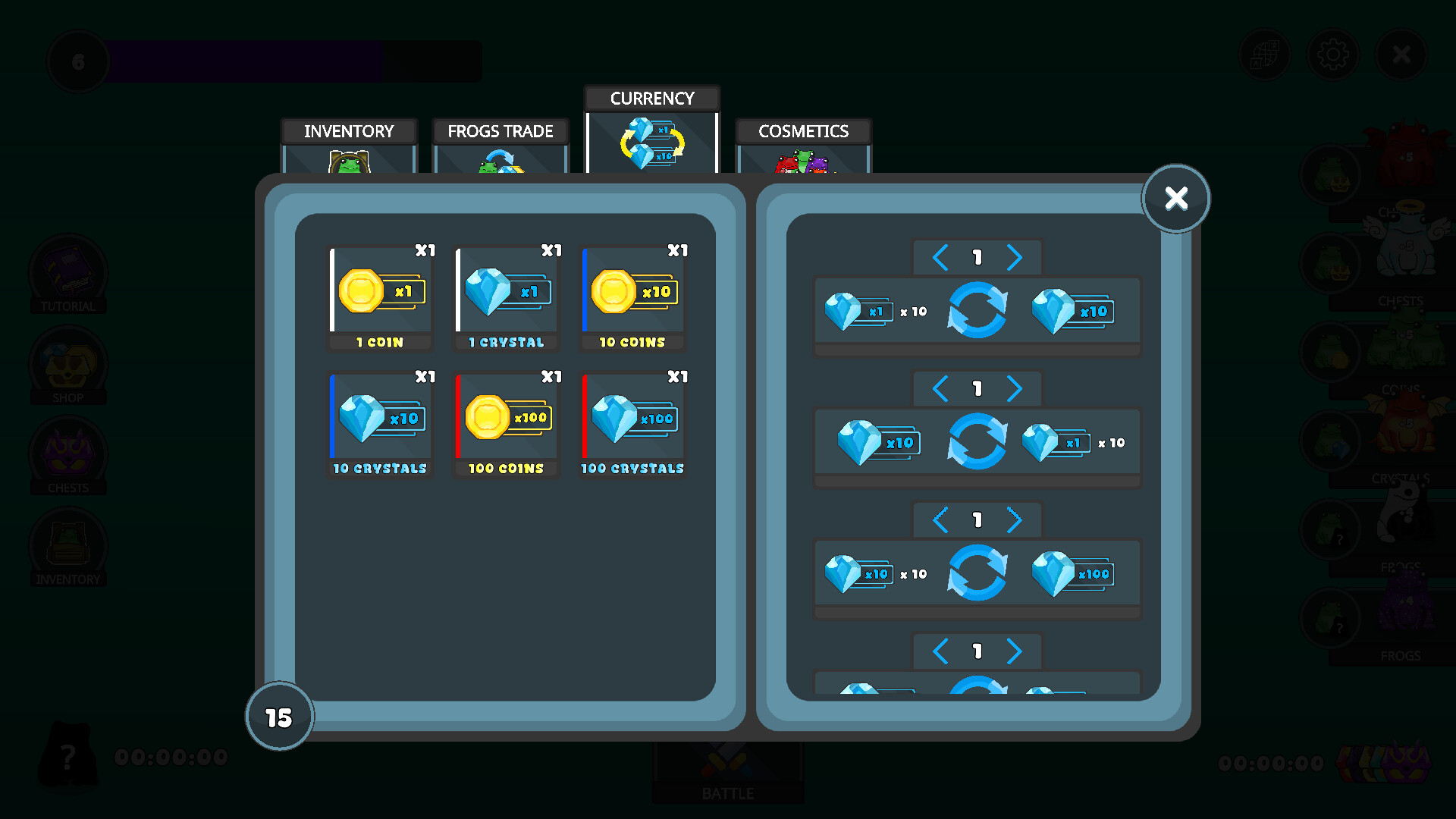Trade 10 crystals for x100 crystals via swap icon
Viewport: 1456px width, 819px height.
[977, 574]
